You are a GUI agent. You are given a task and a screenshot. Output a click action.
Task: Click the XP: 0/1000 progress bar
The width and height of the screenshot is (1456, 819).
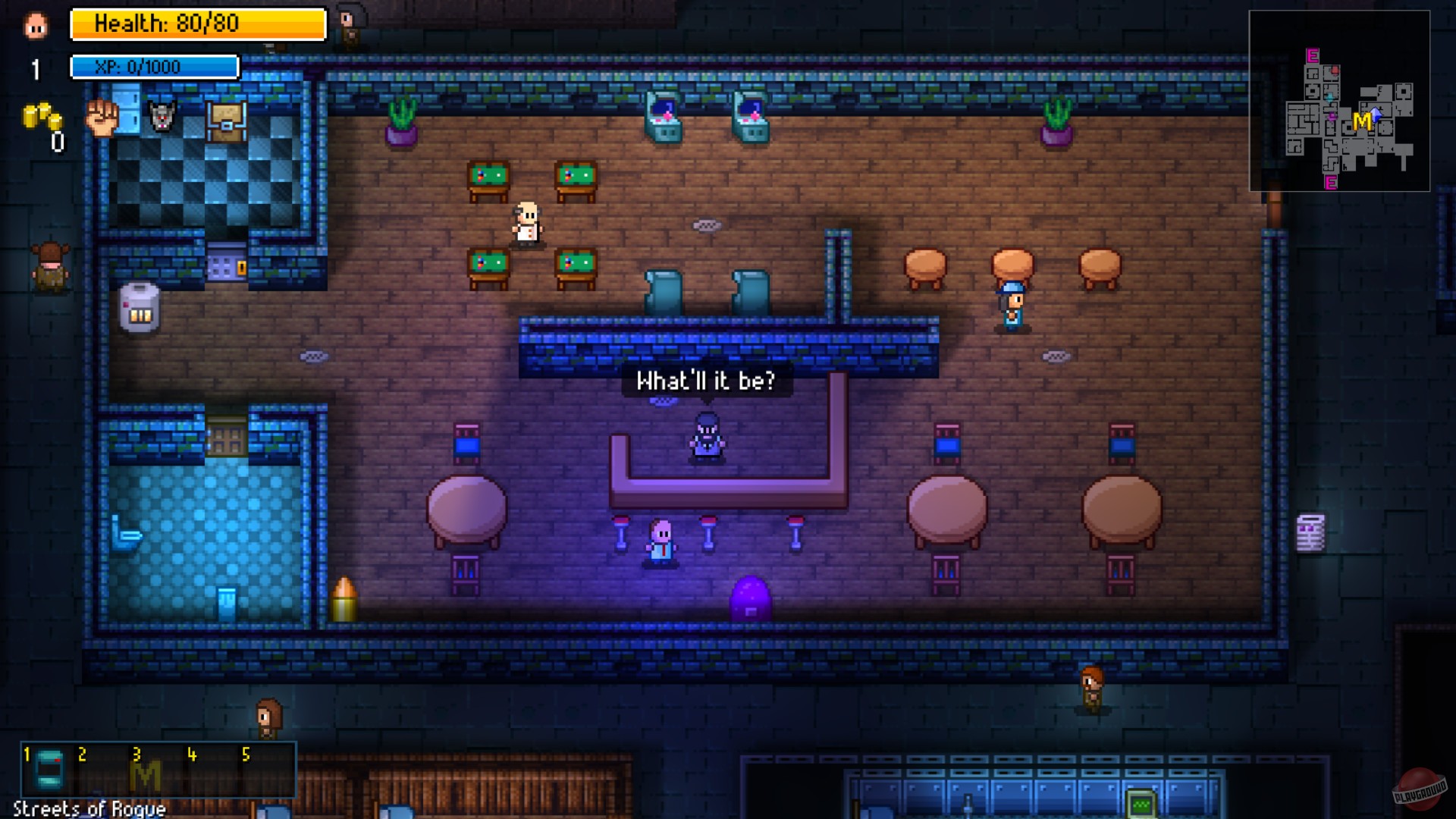[x=154, y=67]
